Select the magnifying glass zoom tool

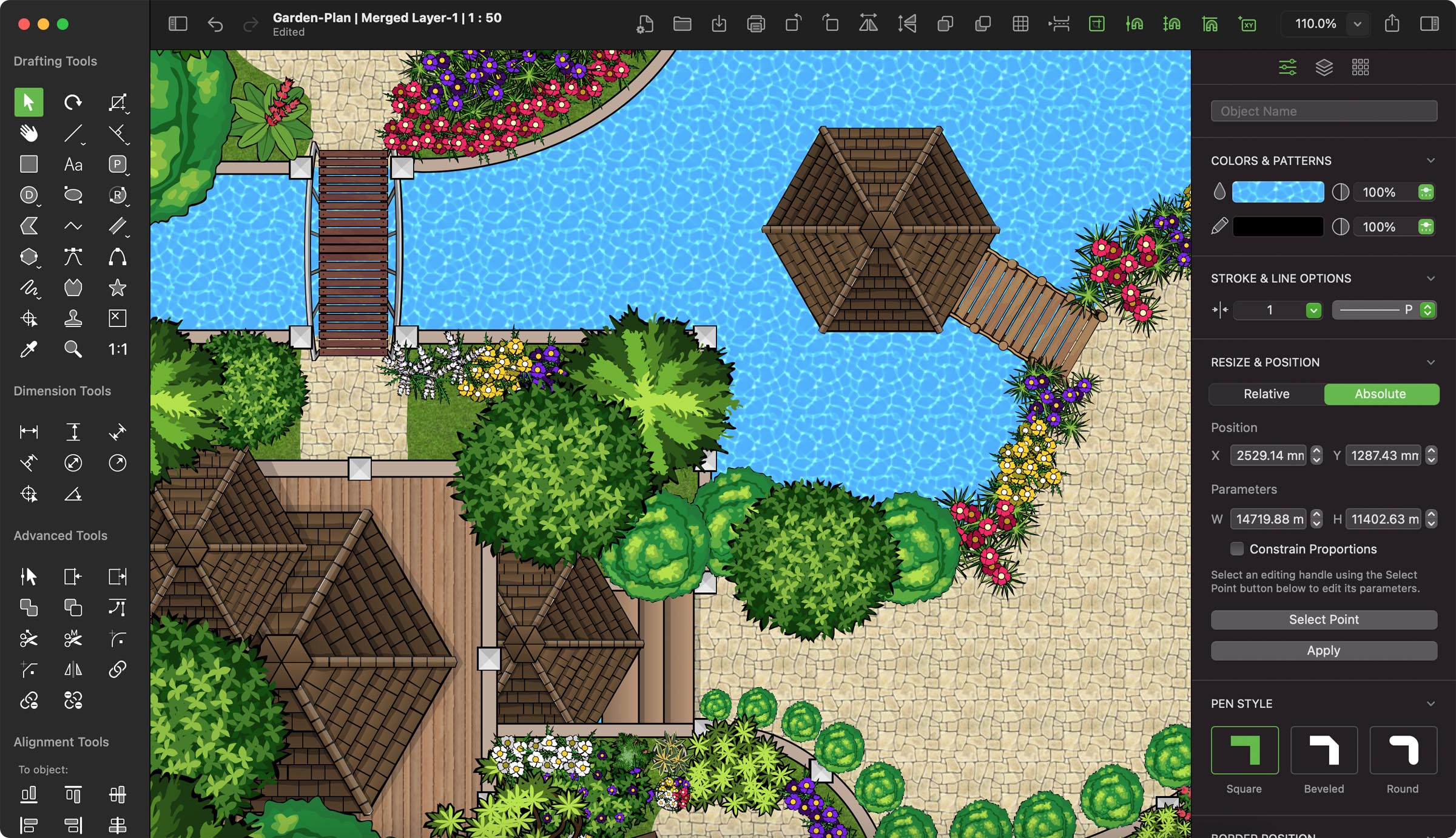73,350
